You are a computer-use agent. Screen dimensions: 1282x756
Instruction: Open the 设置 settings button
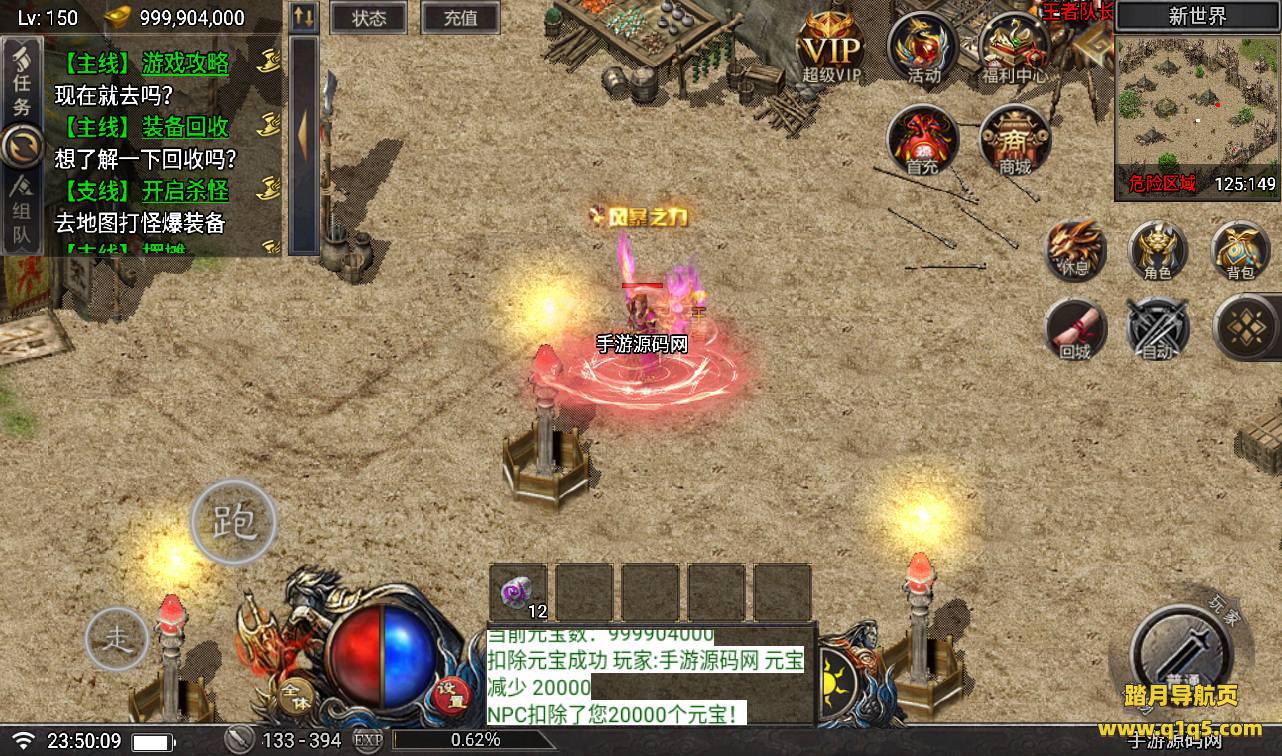point(452,693)
